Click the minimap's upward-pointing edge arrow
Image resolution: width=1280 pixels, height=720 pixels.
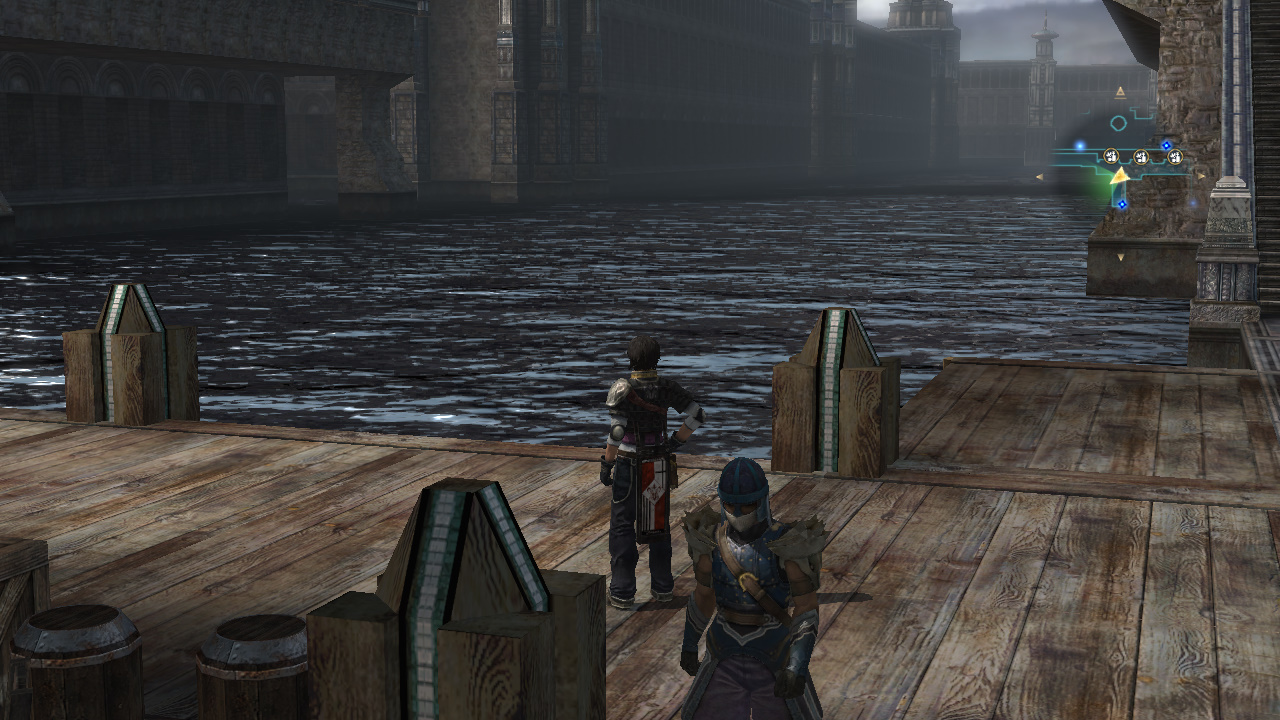pos(1120,92)
